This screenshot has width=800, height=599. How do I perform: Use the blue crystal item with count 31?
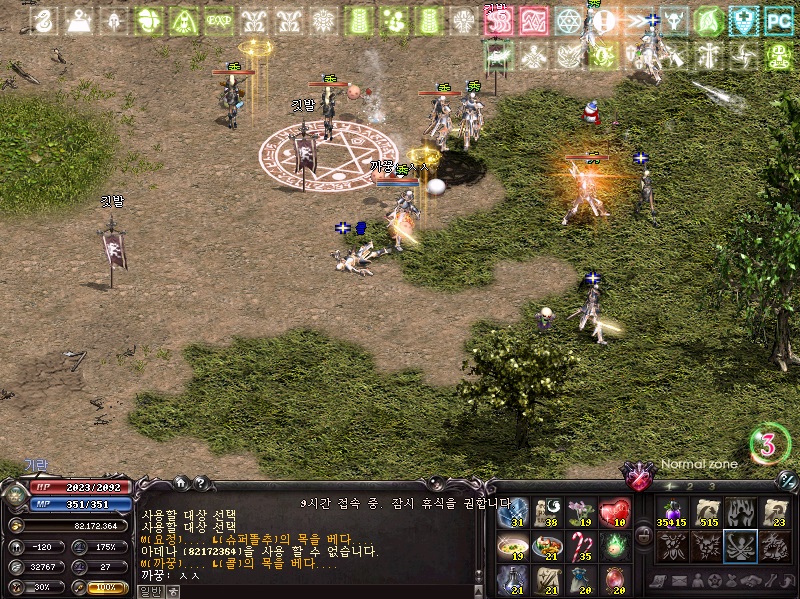pos(512,513)
